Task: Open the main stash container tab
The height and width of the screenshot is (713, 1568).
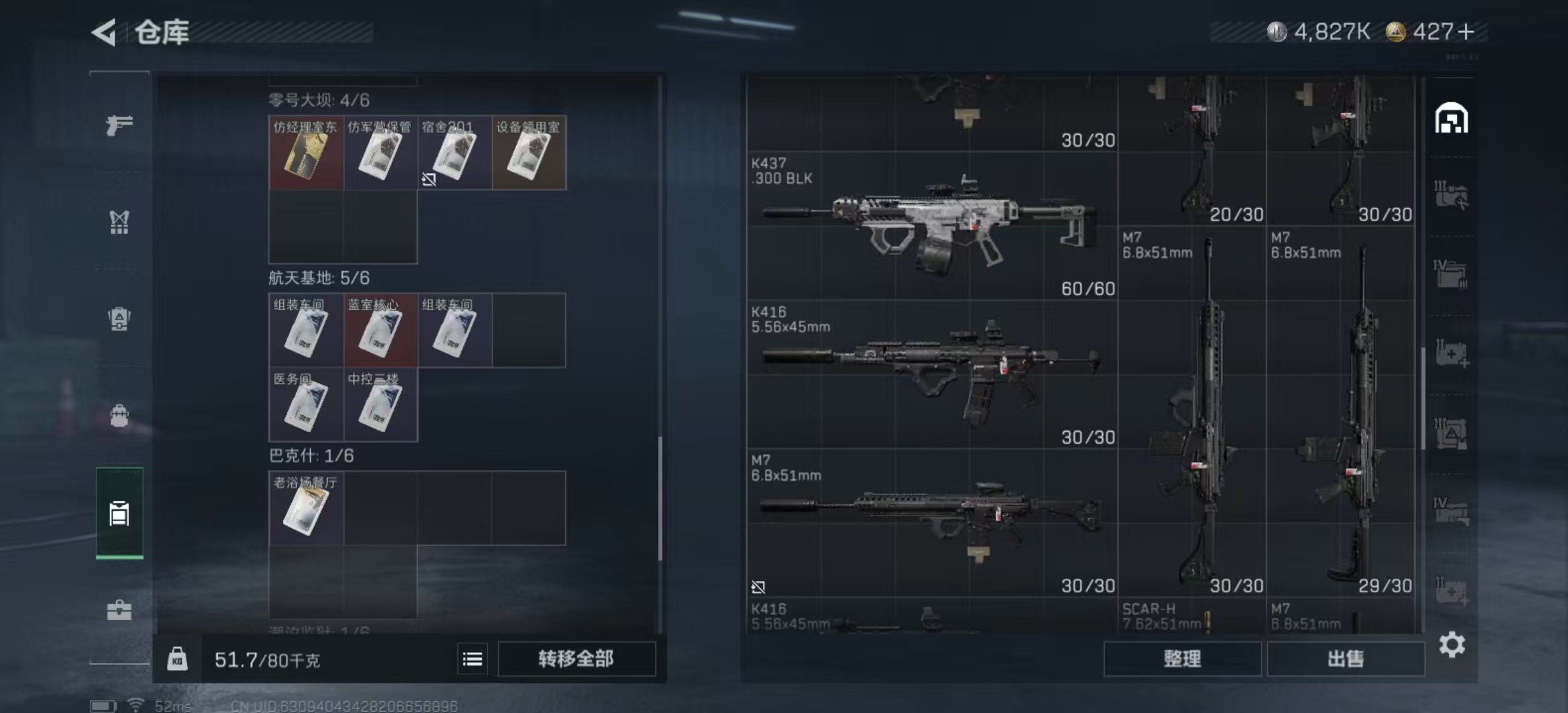Action: 1451,119
